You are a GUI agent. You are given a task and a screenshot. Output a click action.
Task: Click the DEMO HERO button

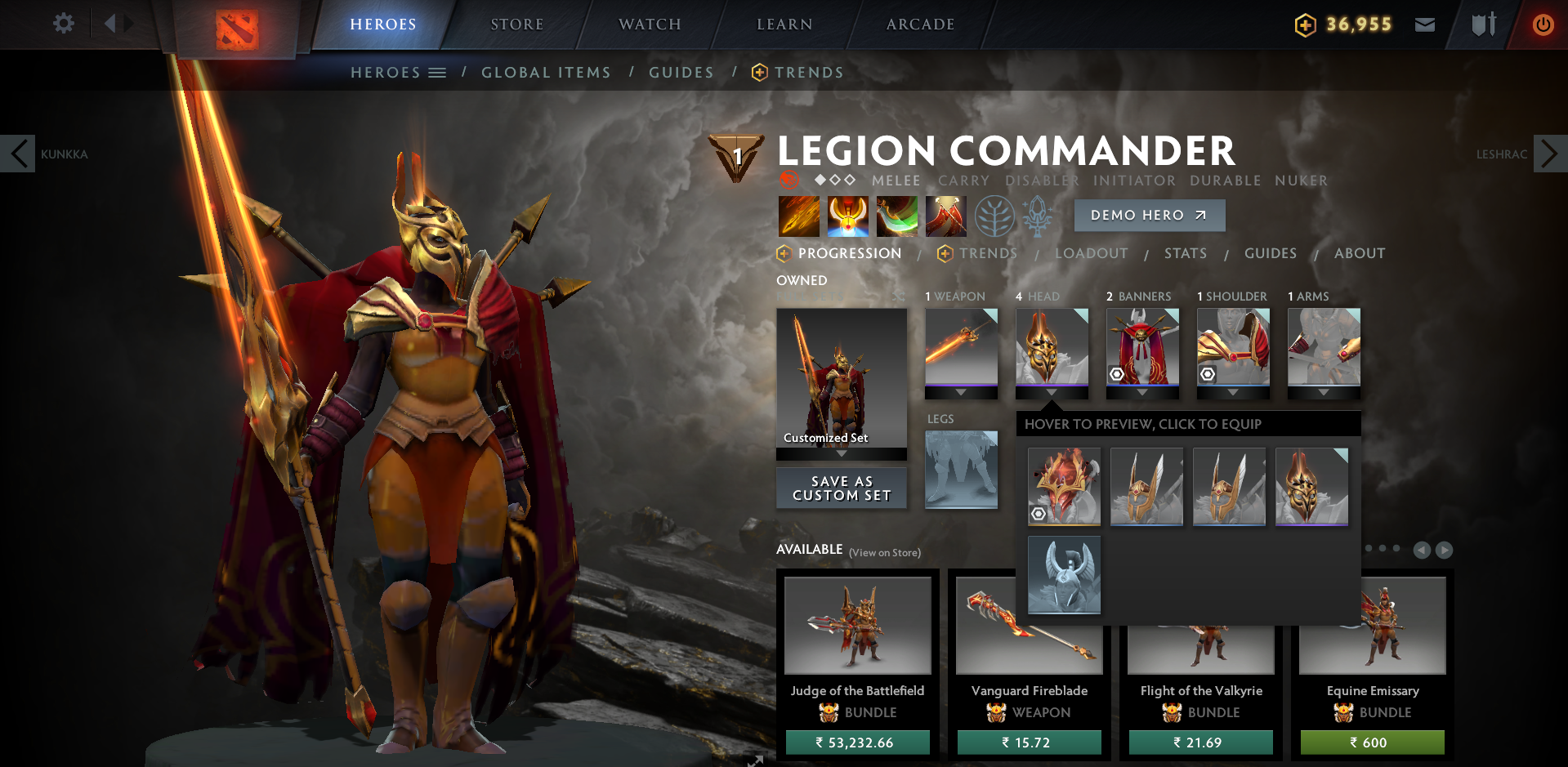click(x=1149, y=215)
